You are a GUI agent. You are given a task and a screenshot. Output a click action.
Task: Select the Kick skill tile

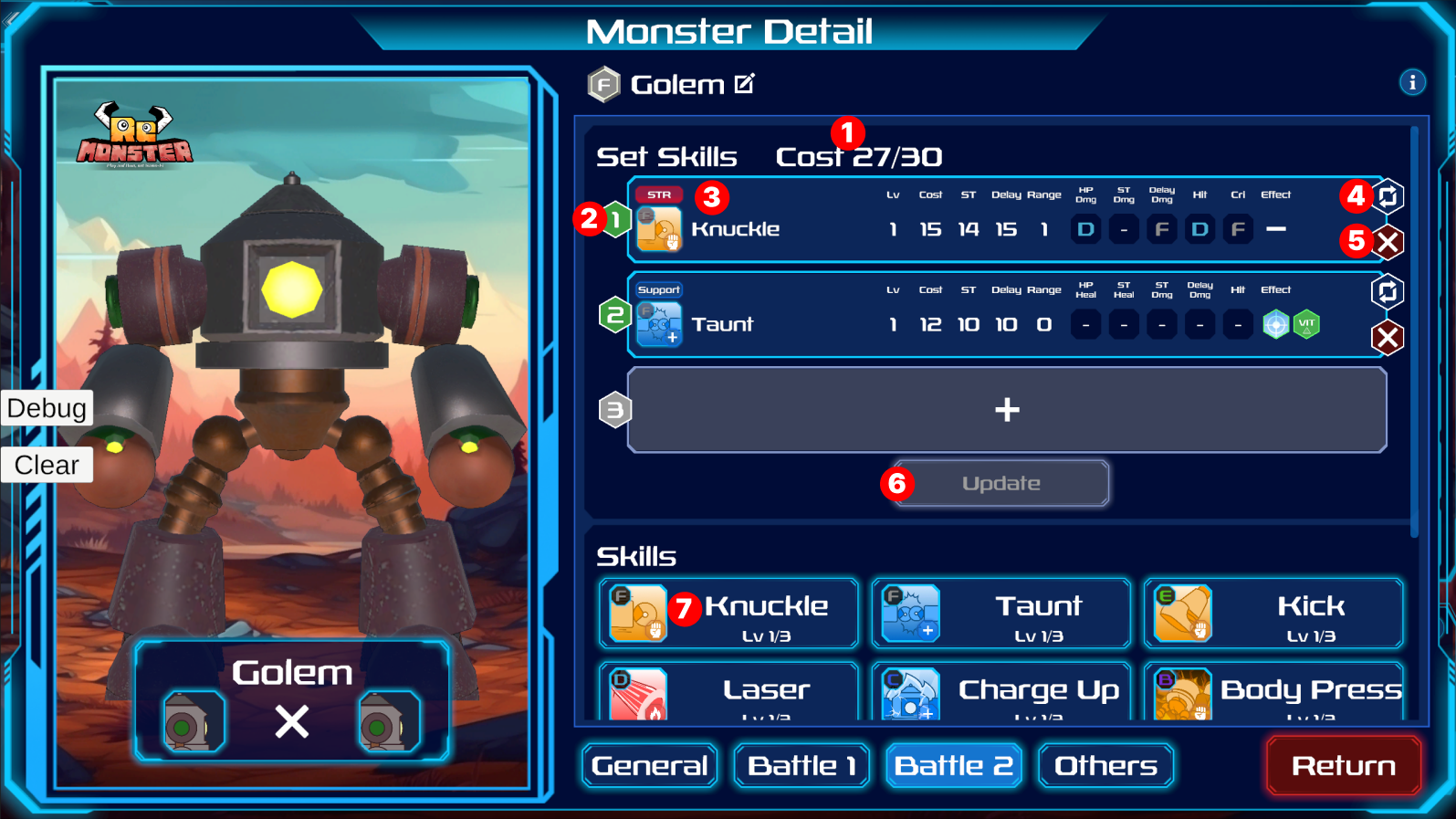coord(1273,614)
